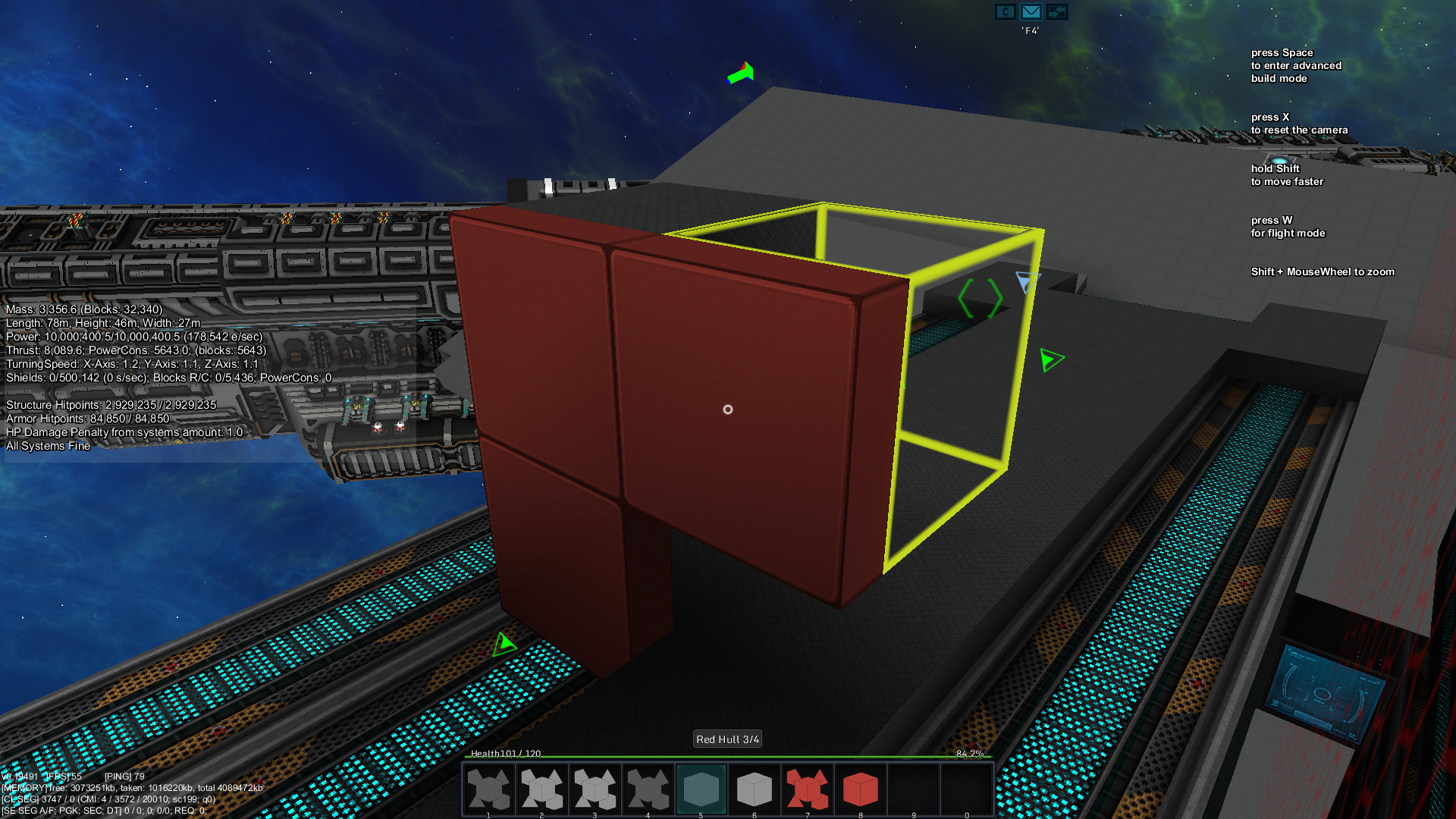Select the teal block in hotbar slot 5
The height and width of the screenshot is (819, 1456).
pyautogui.click(x=701, y=789)
